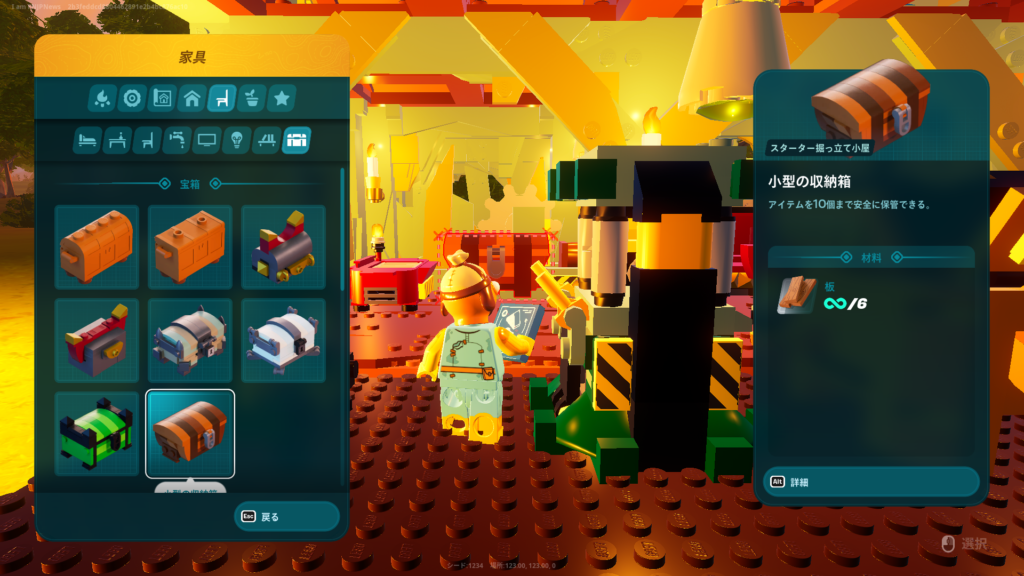Select the table furniture subcategory
The image size is (1024, 576).
point(117,140)
